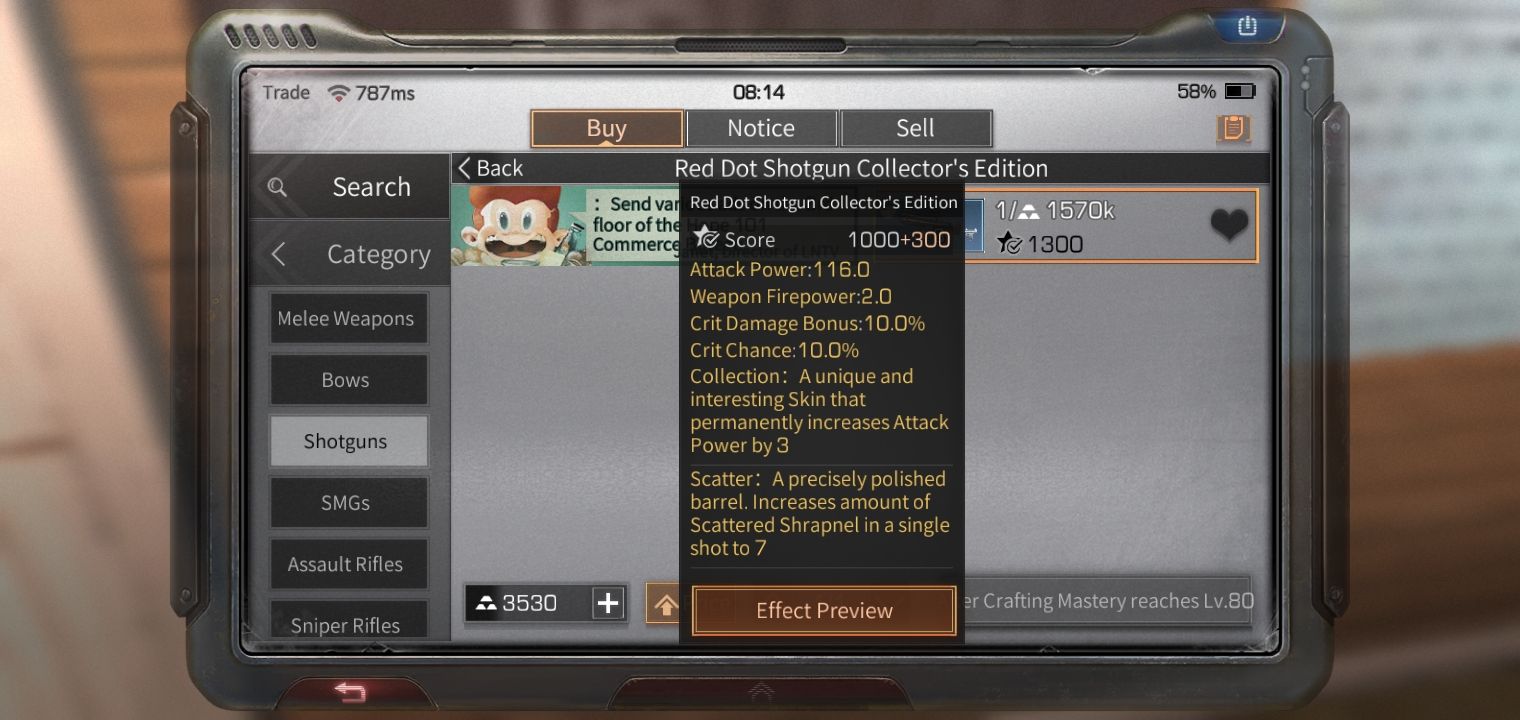Click the orange upload arrow next to price
The height and width of the screenshot is (720, 1520).
pos(668,604)
